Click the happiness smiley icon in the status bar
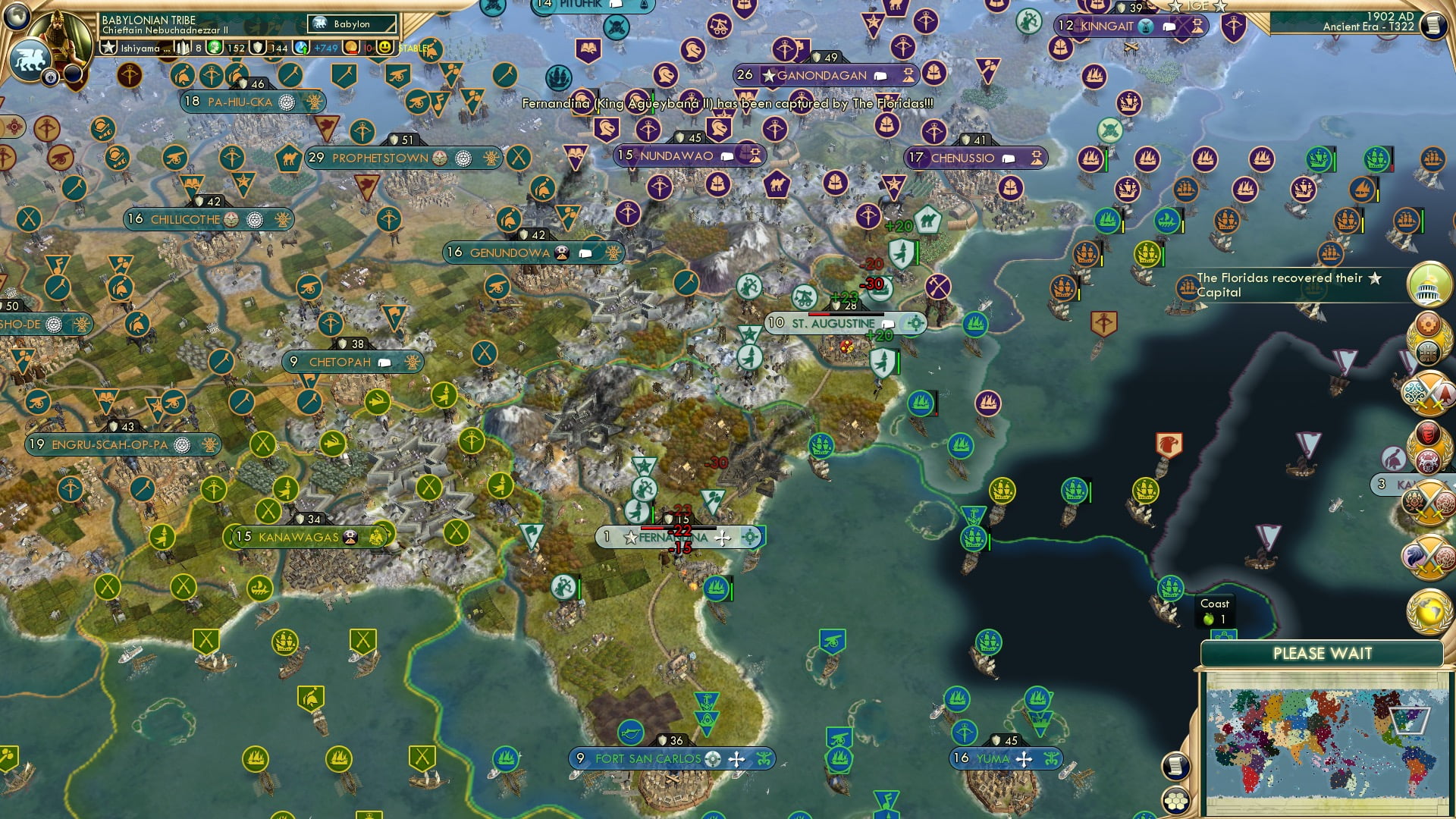 pos(386,48)
